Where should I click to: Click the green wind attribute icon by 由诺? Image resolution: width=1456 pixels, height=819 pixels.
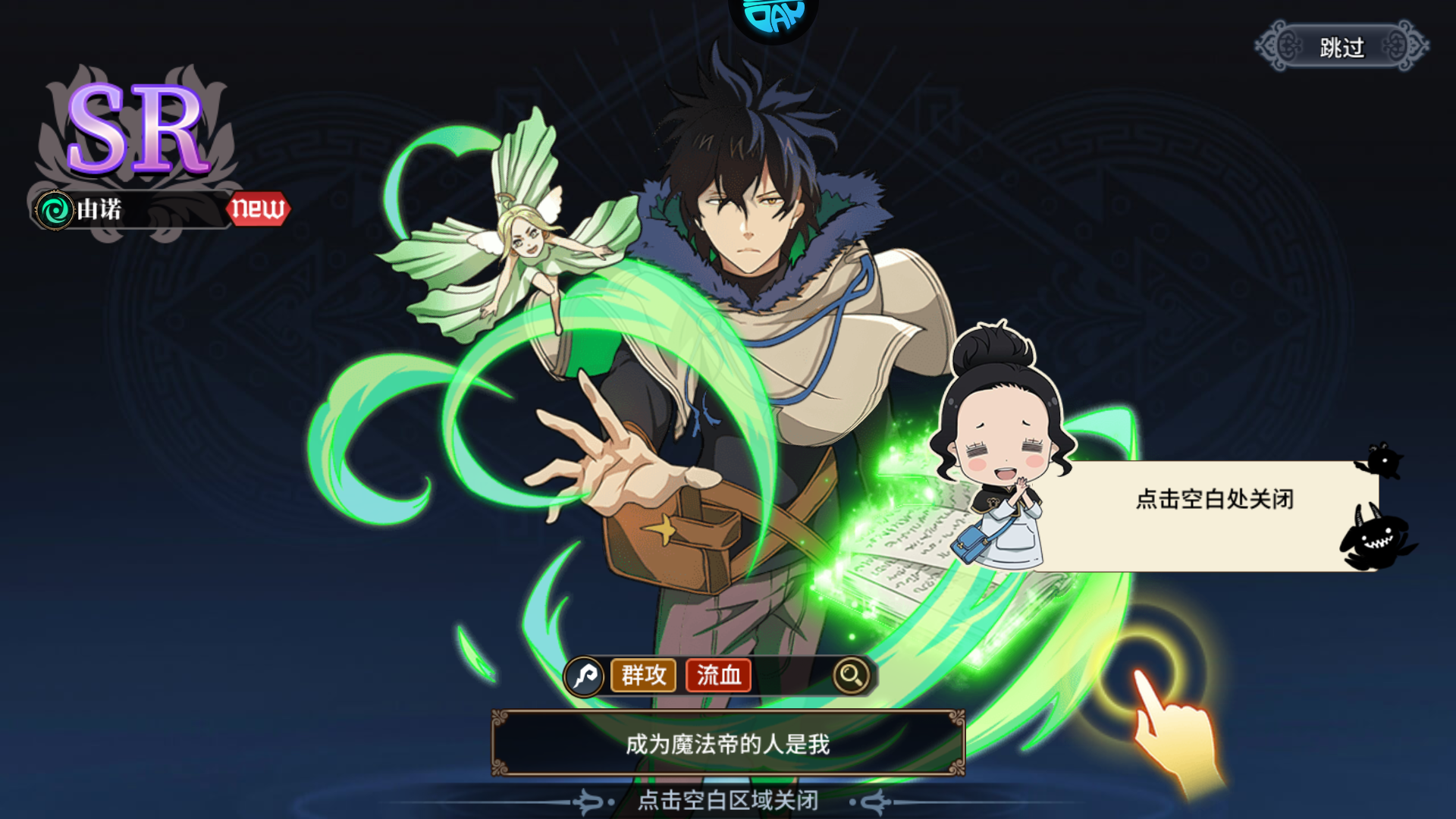tap(55, 210)
